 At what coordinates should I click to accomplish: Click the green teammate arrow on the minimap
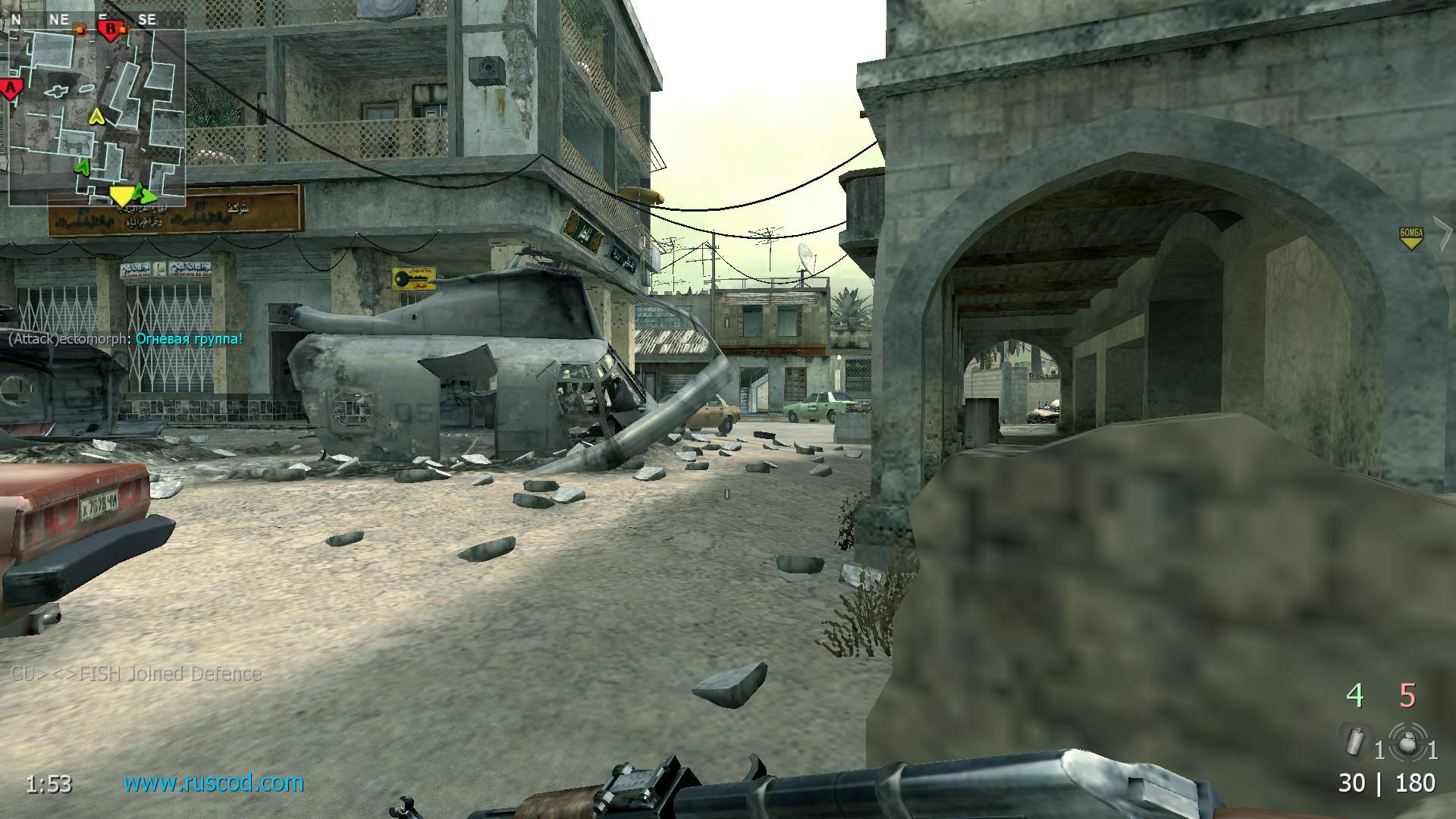pyautogui.click(x=82, y=167)
